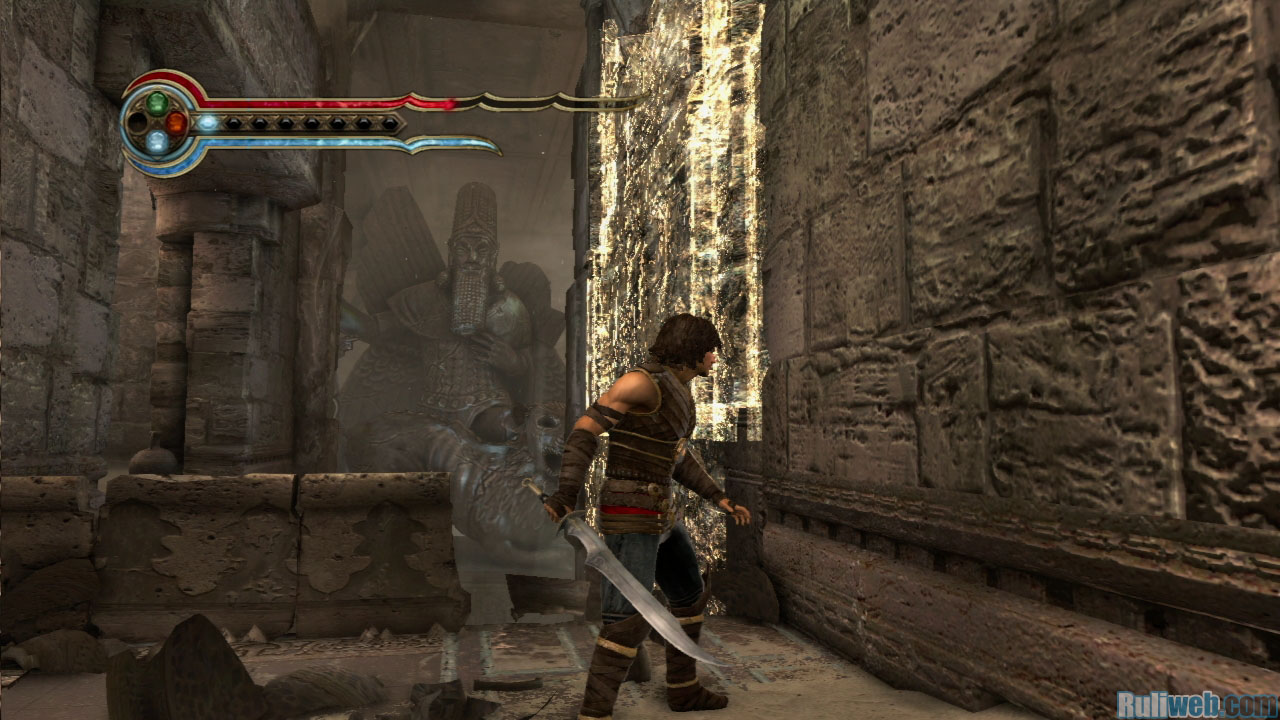
Task: Select the green power gem
Action: point(157,102)
